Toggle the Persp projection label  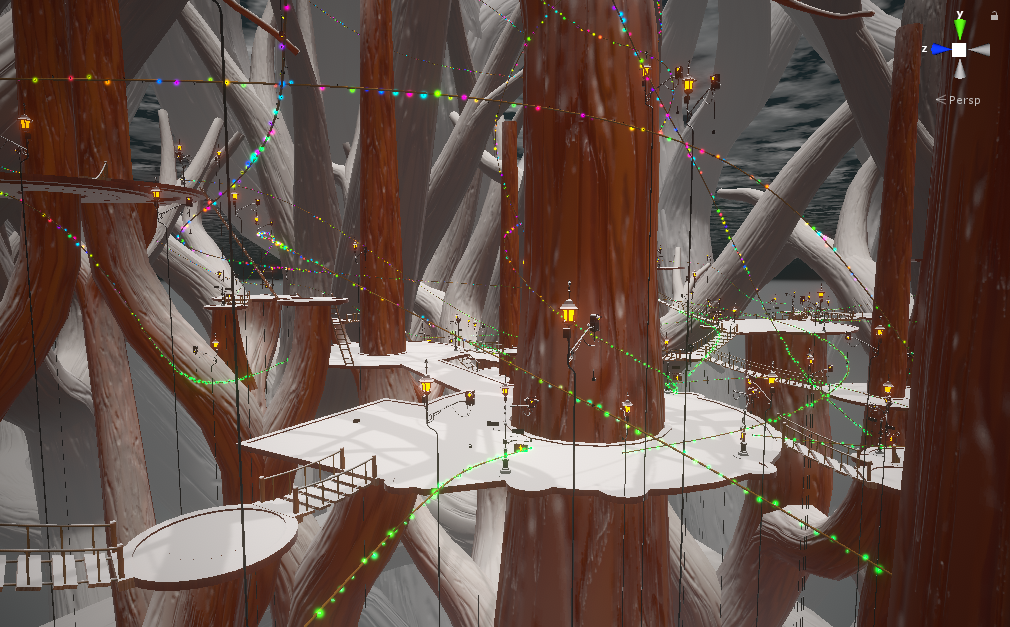coord(964,100)
